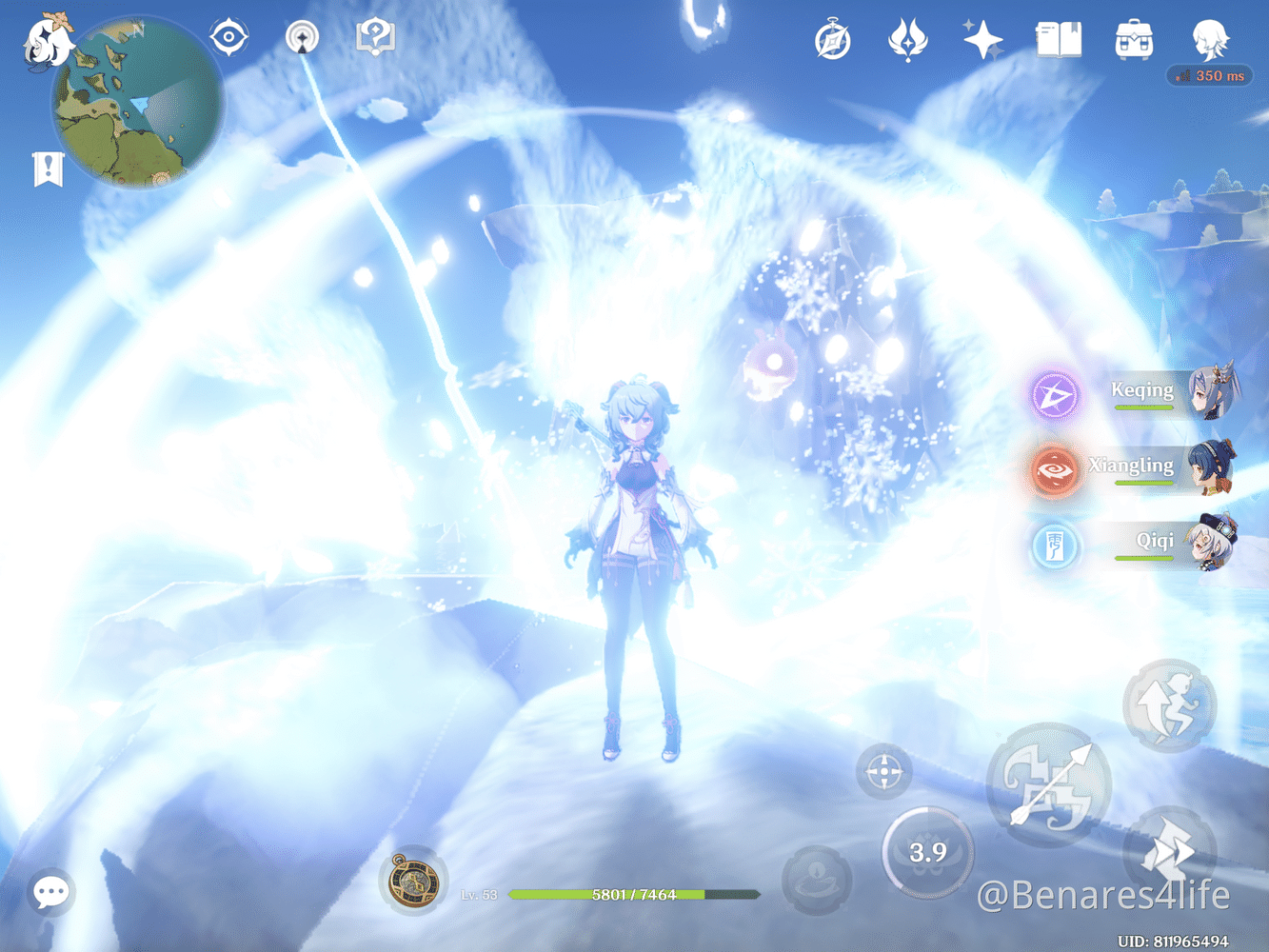
Task: Open the tutorial guide book icon
Action: [375, 36]
